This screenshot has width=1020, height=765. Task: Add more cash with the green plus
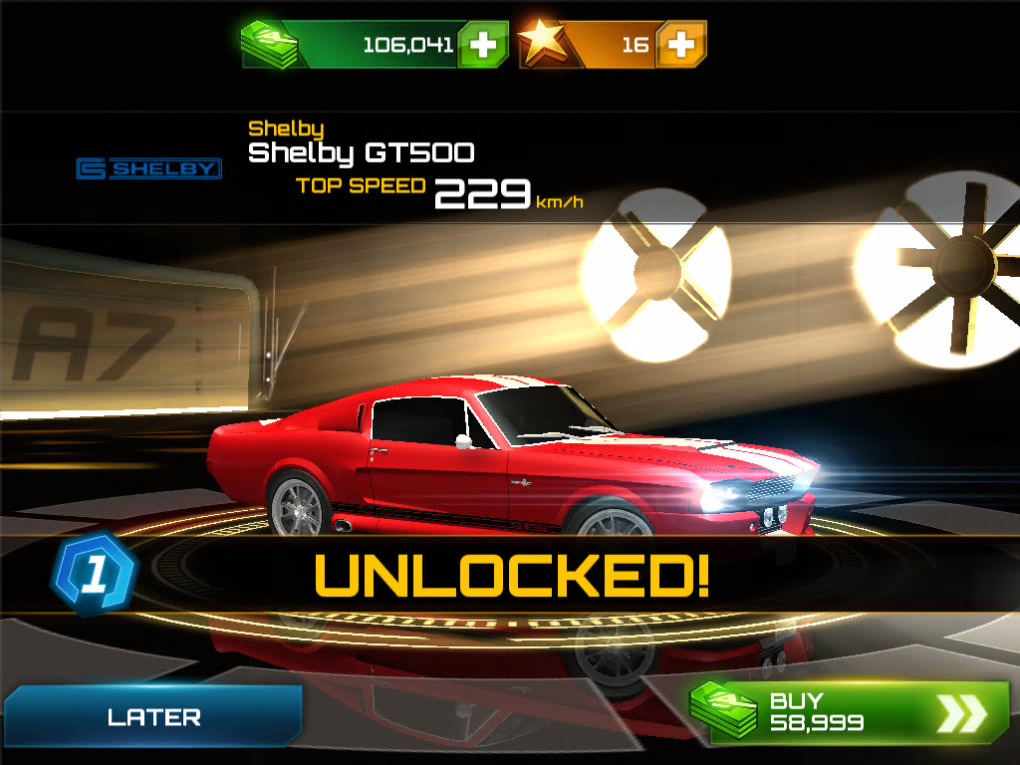click(x=483, y=45)
